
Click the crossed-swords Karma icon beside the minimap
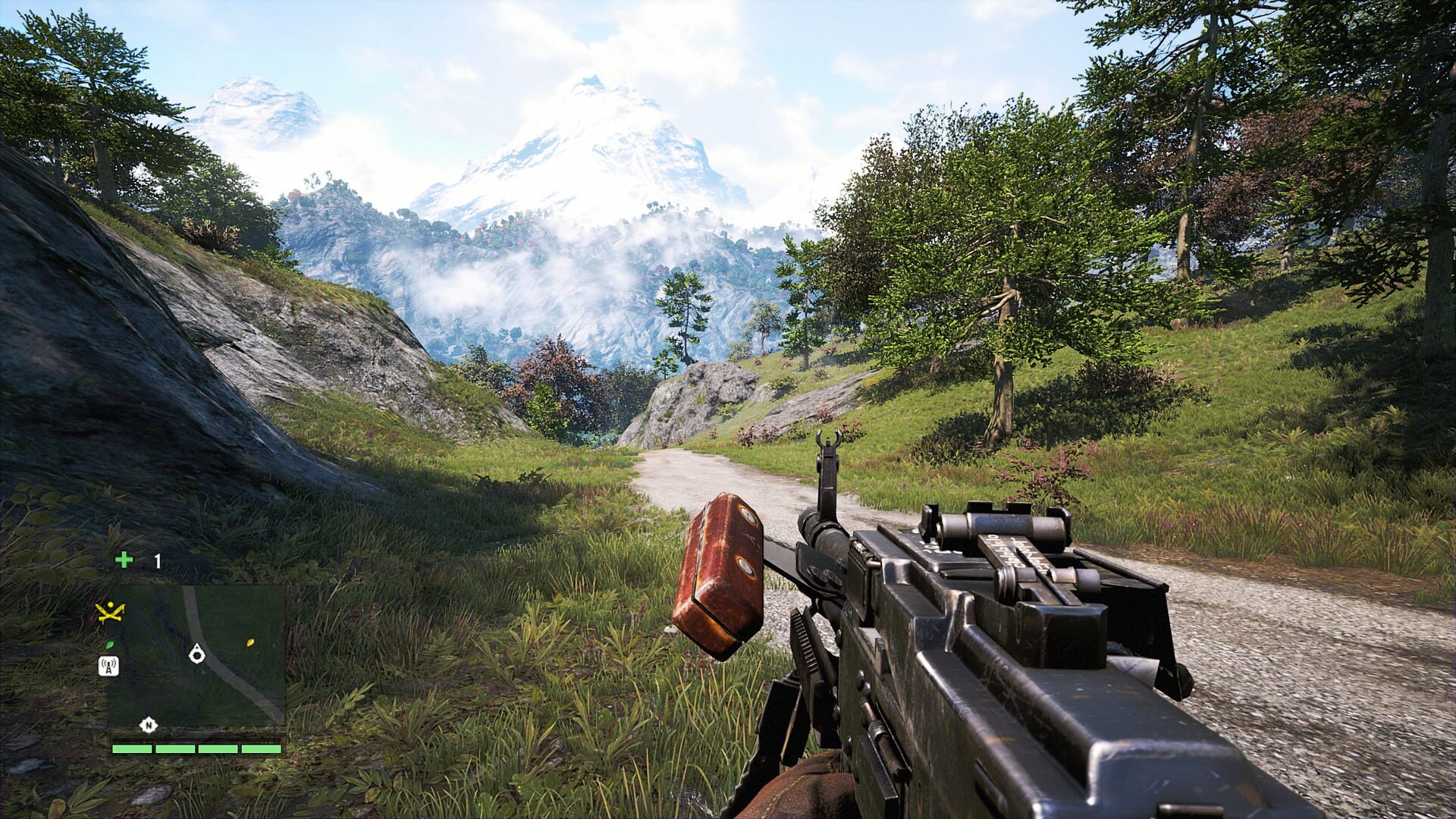pos(110,611)
